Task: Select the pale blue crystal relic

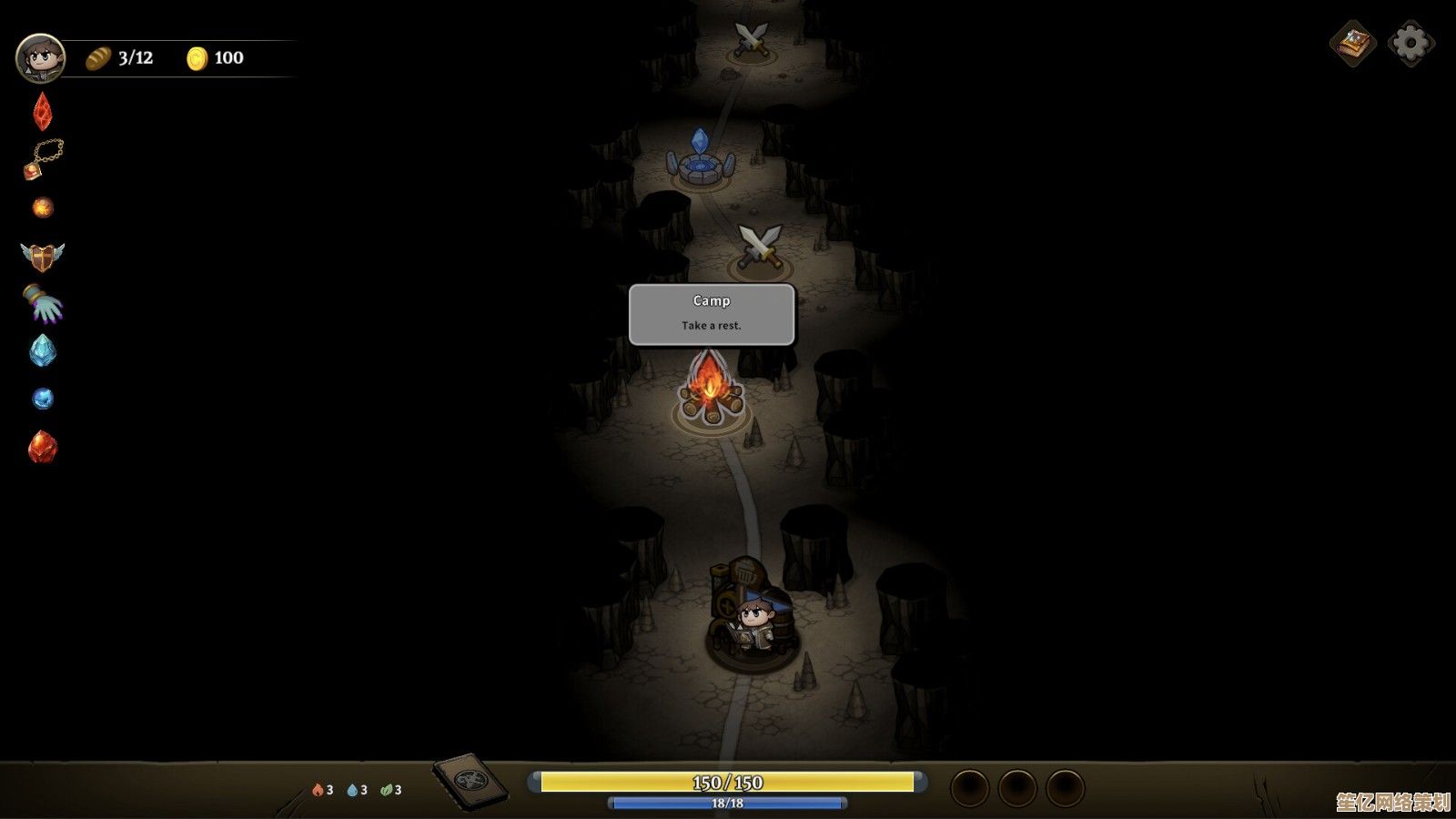Action: click(43, 351)
